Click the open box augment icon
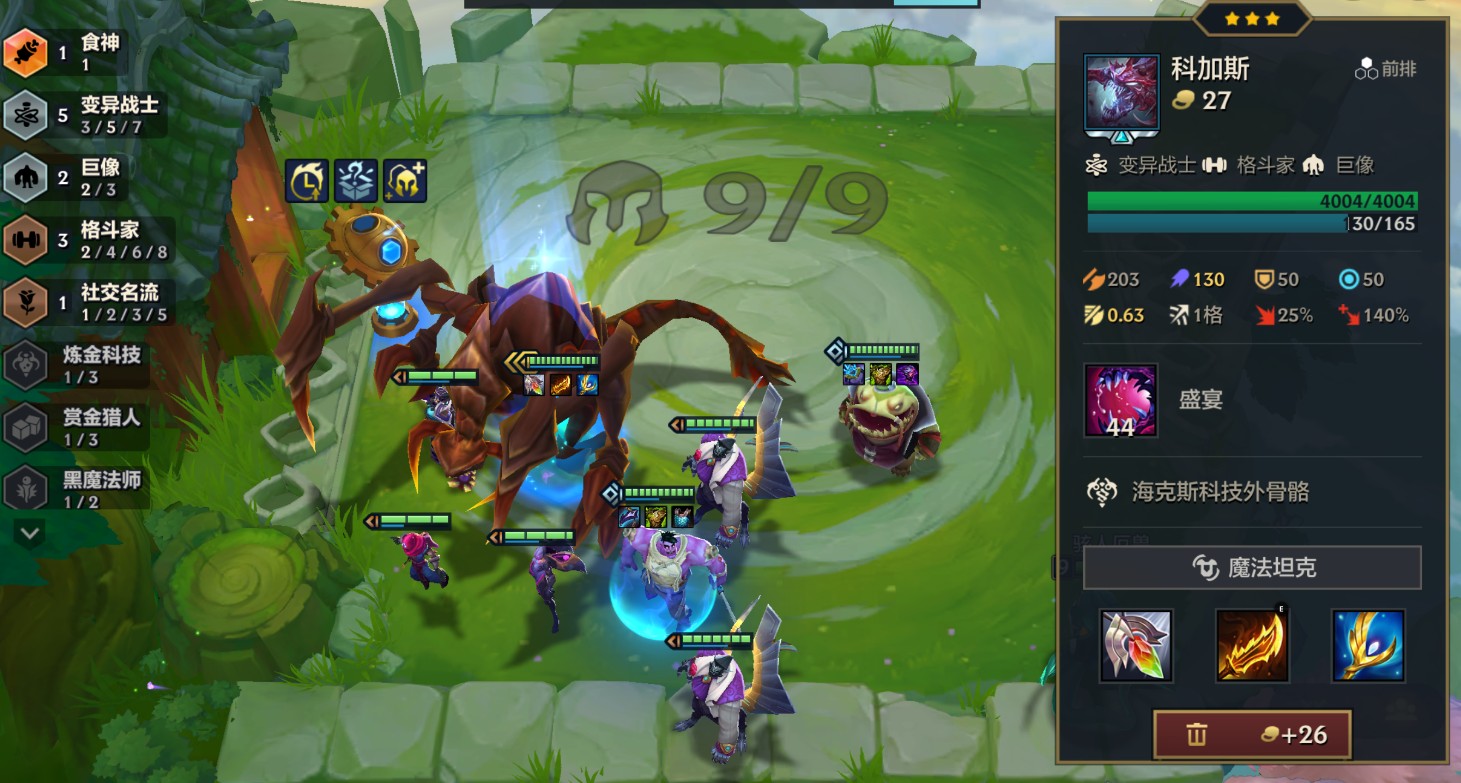Image resolution: width=1461 pixels, height=783 pixels. 356,181
